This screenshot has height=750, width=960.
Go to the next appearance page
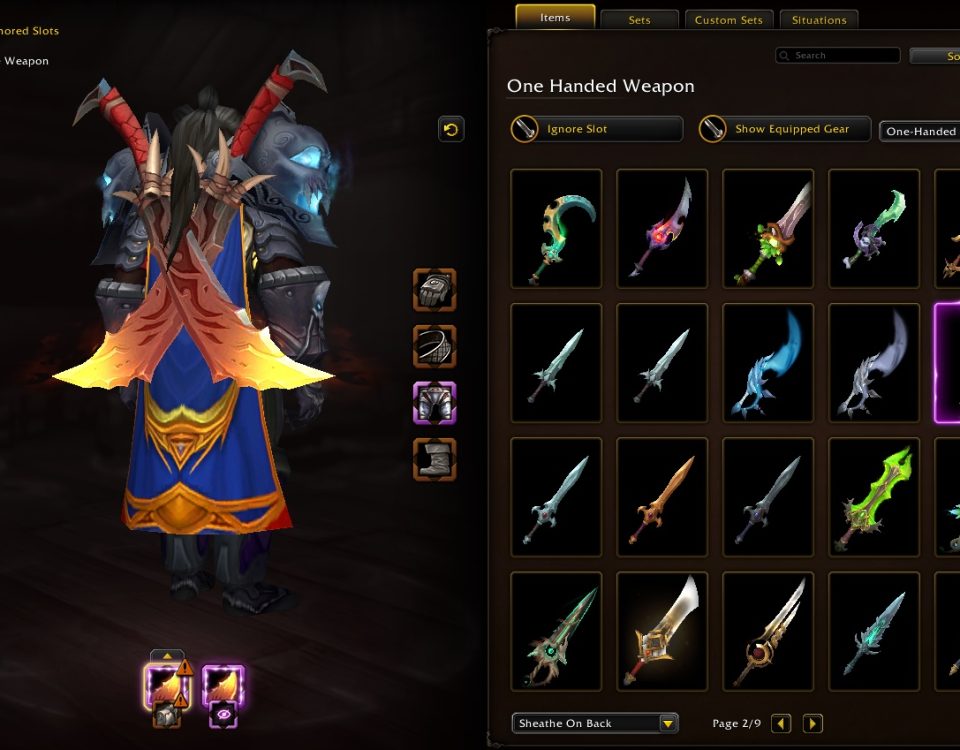[812, 723]
